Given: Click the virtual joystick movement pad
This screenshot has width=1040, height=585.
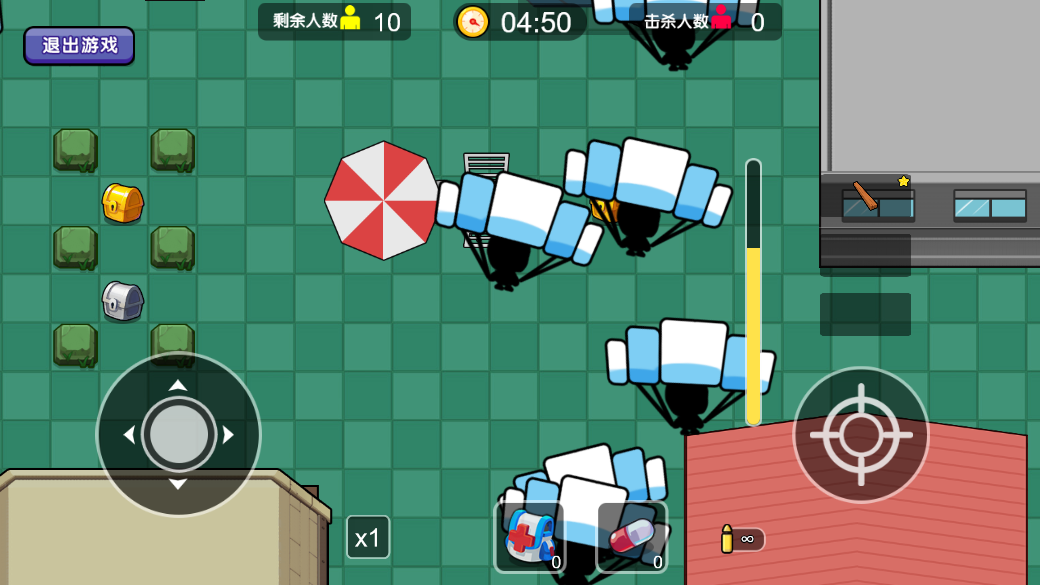Looking at the screenshot, I should tap(178, 434).
